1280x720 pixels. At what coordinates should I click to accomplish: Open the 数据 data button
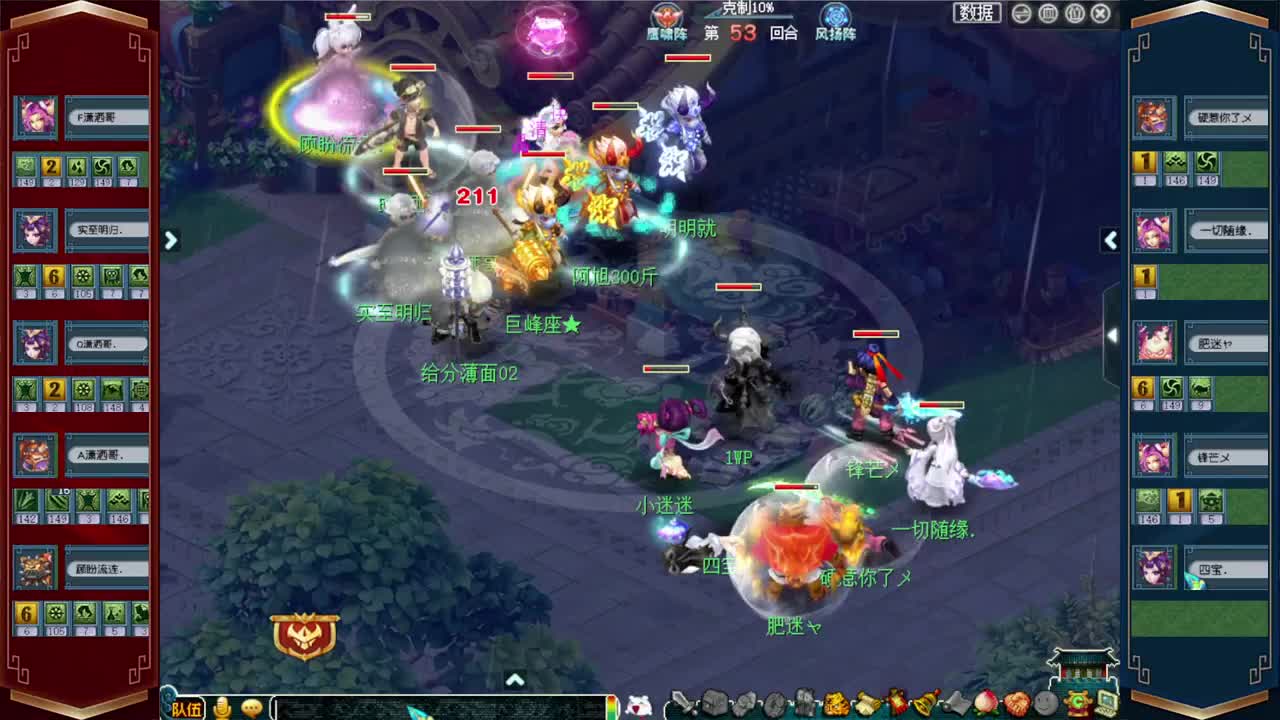coord(975,13)
